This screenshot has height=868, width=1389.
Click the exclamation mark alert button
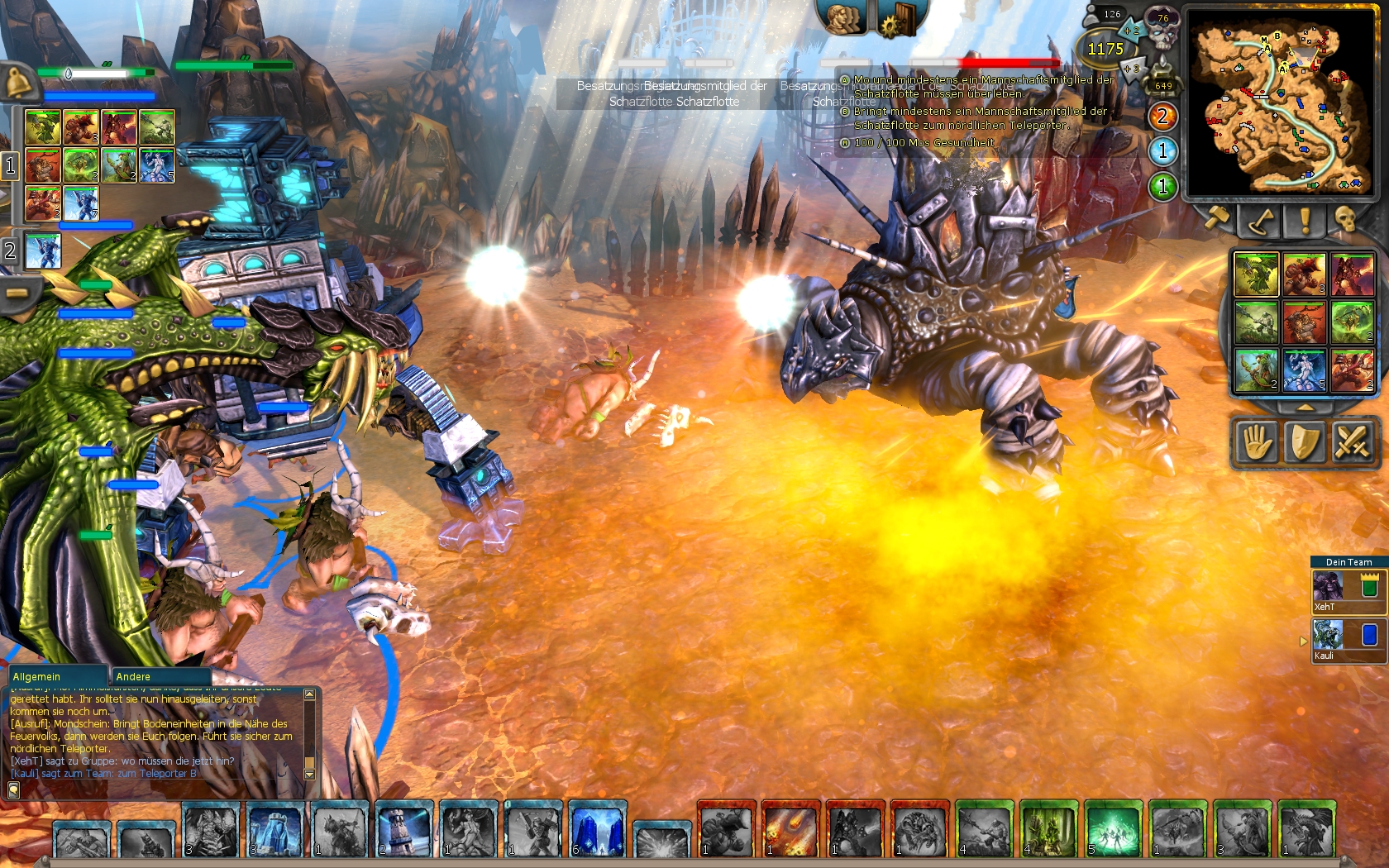pos(1305,220)
